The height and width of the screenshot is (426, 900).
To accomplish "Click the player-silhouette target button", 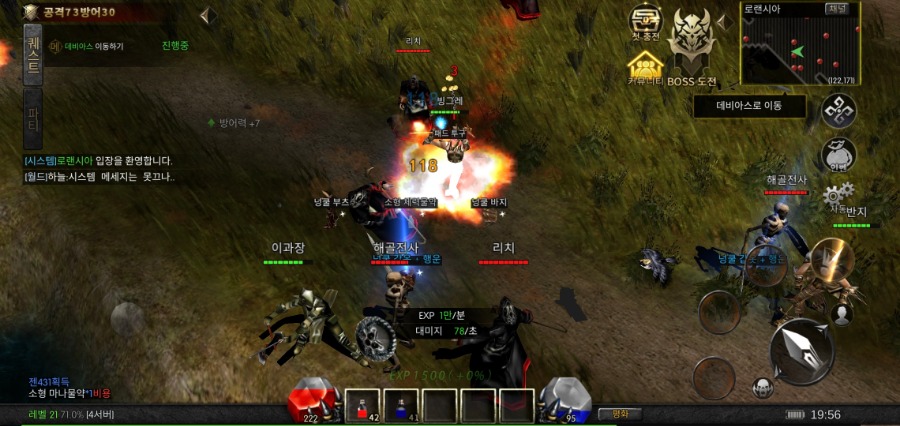I will click(x=842, y=313).
